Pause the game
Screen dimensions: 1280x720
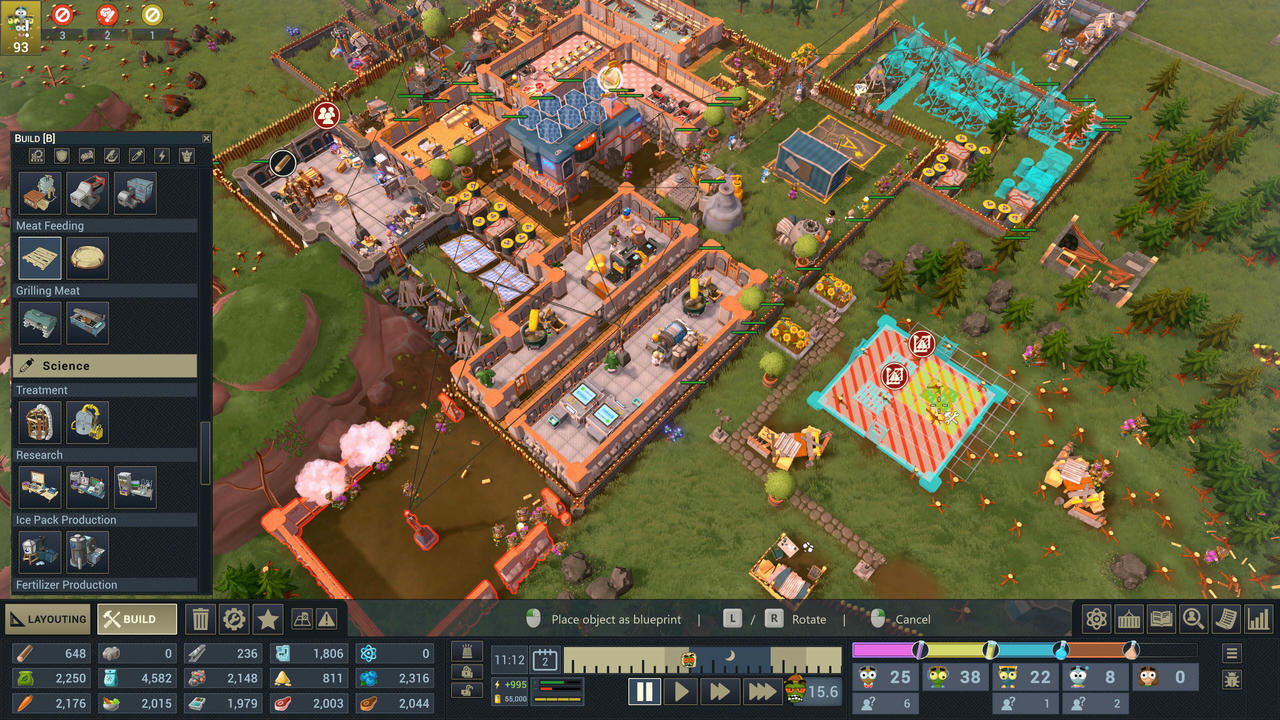[x=644, y=691]
